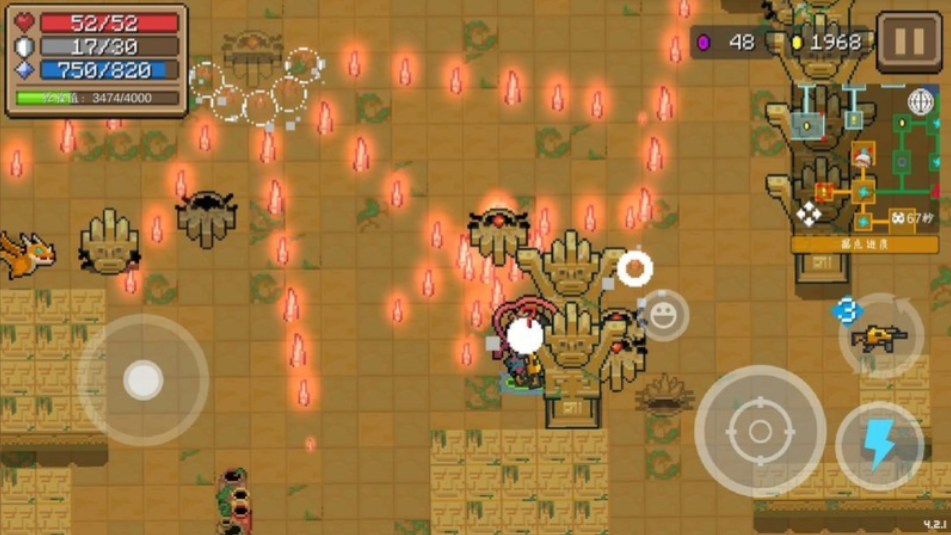The width and height of the screenshot is (951, 535).
Task: Fire weapon with the crosshair attack button
Action: 759,431
